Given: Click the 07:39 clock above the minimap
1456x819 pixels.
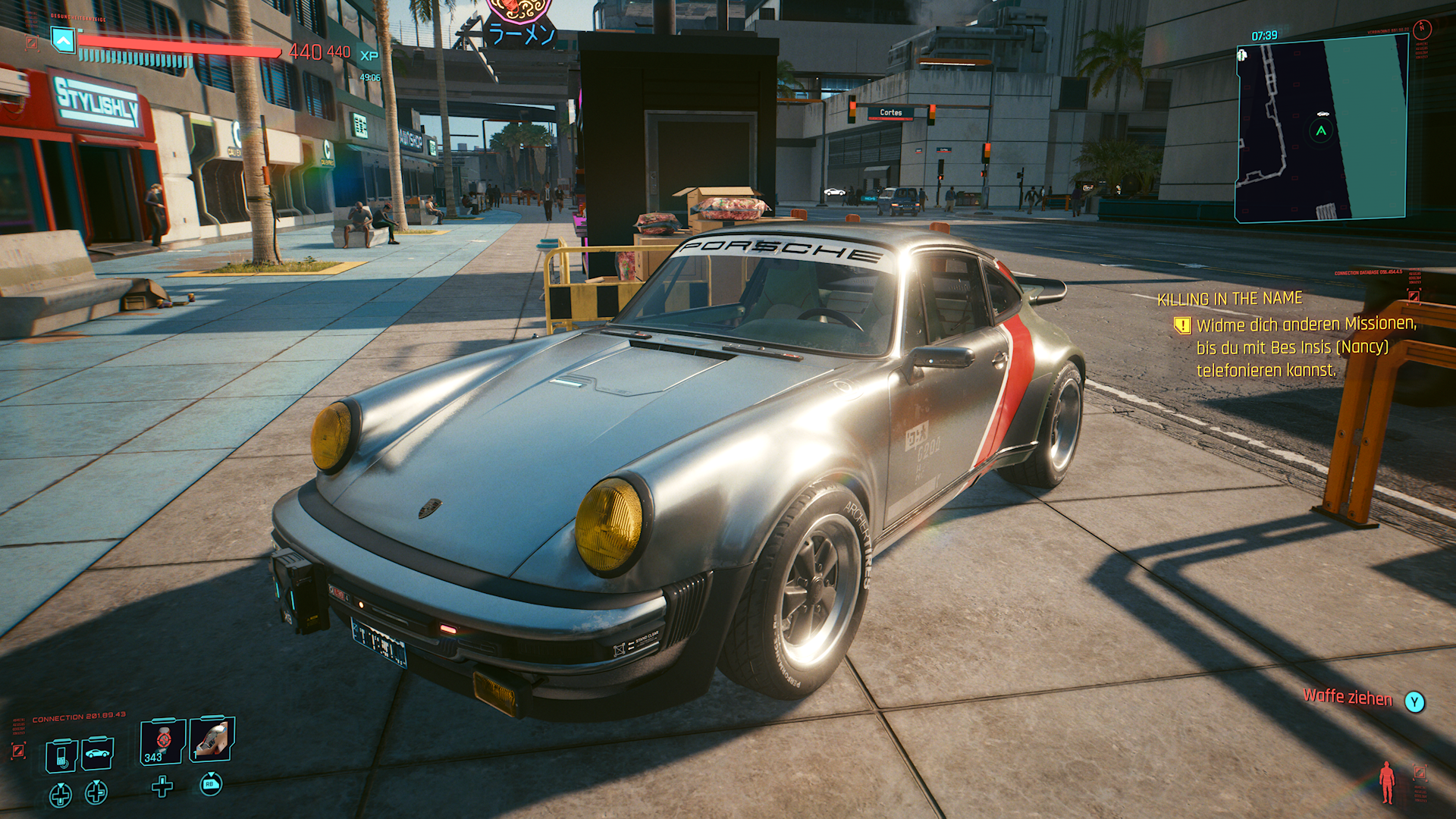Looking at the screenshot, I should 1264,35.
